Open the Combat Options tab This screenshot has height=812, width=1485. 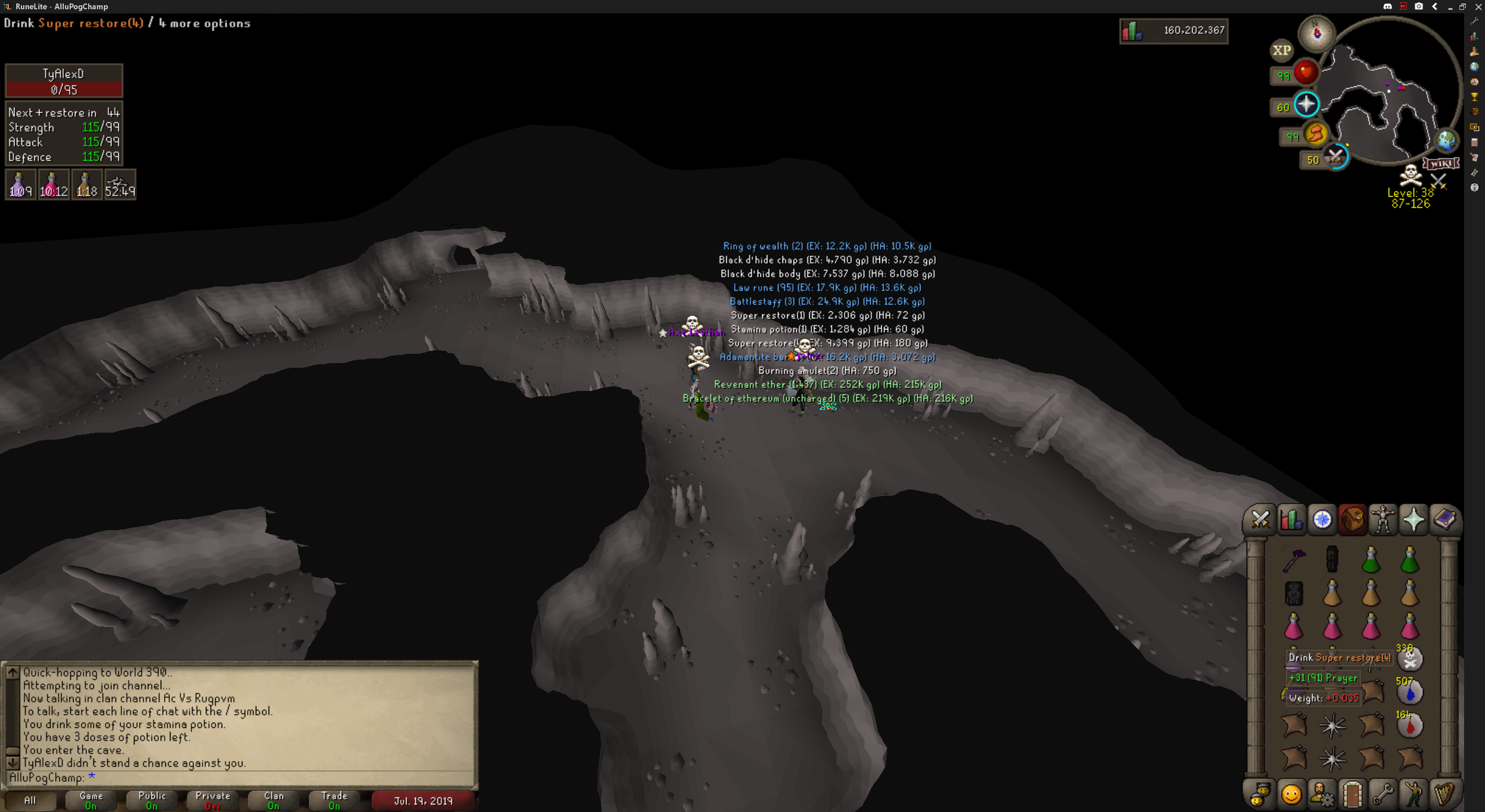[1260, 519]
